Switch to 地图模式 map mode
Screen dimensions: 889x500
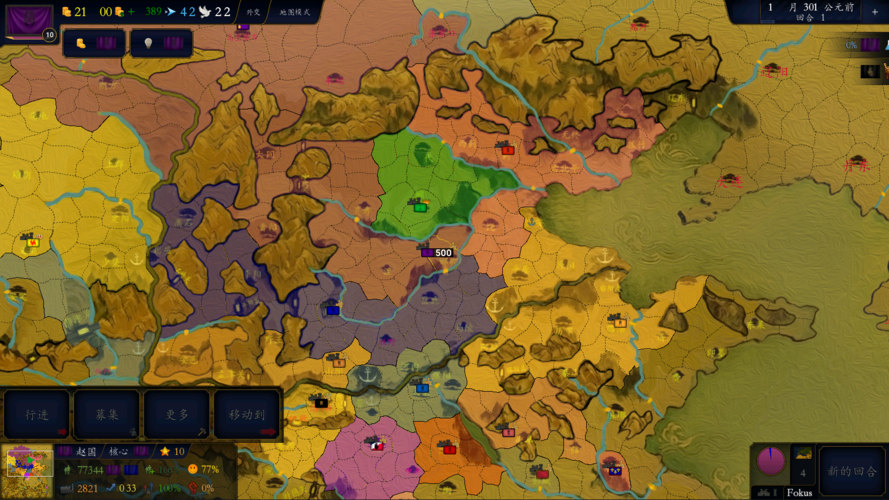(x=295, y=12)
